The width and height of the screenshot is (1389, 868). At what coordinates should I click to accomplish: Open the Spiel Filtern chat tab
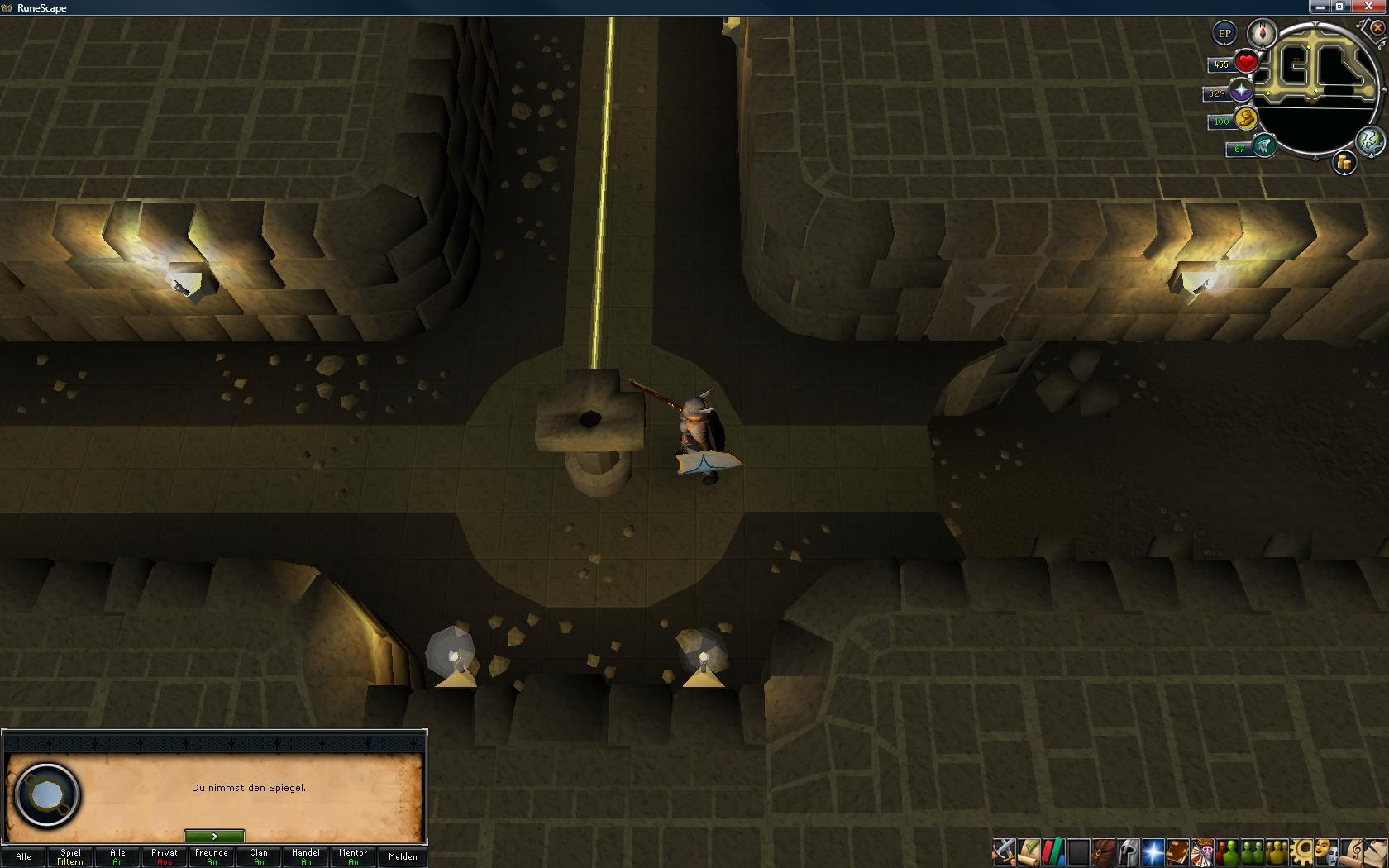coord(70,856)
